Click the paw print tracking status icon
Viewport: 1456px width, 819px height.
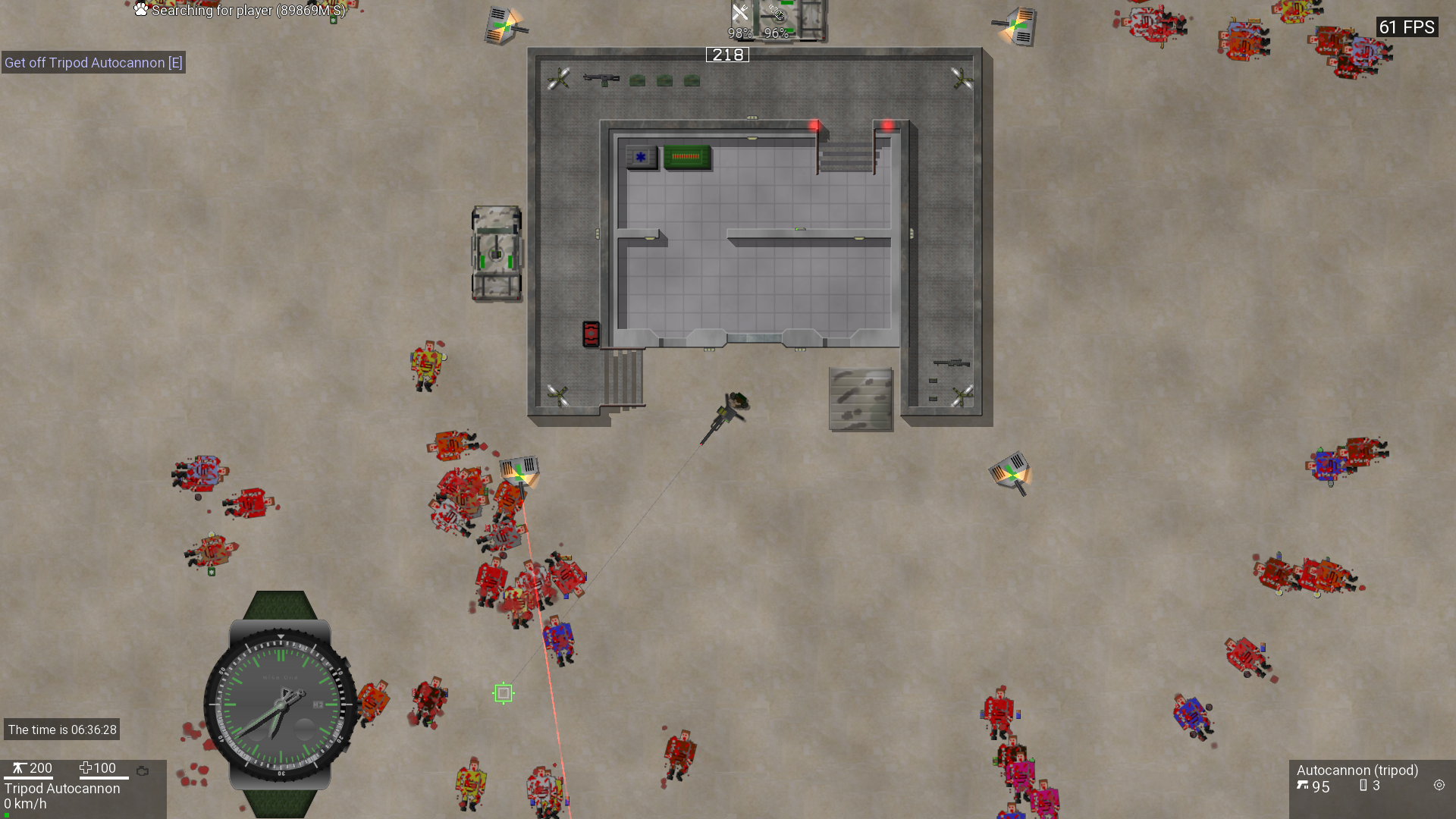[141, 10]
